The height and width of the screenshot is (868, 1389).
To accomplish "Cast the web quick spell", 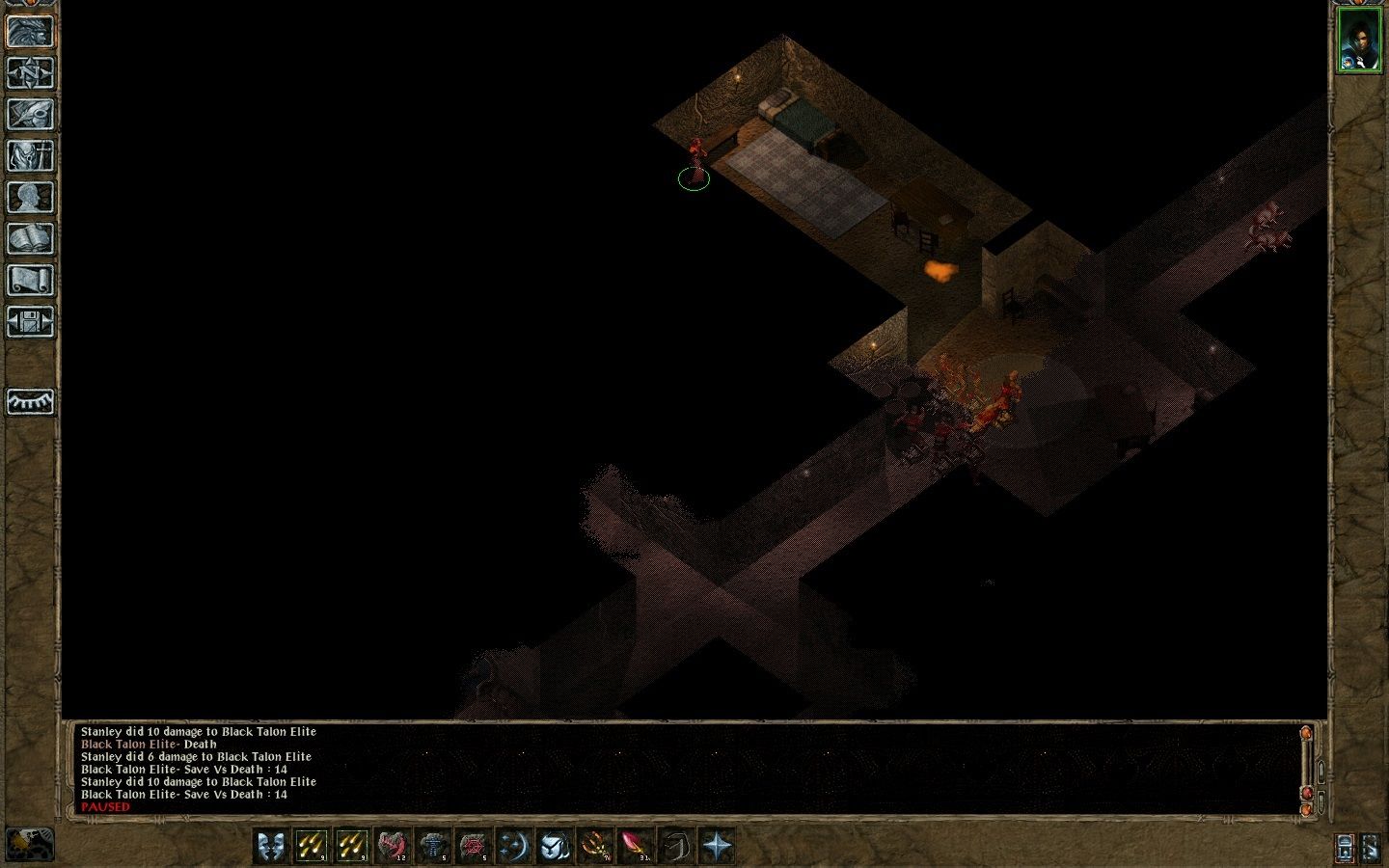I will (x=473, y=846).
